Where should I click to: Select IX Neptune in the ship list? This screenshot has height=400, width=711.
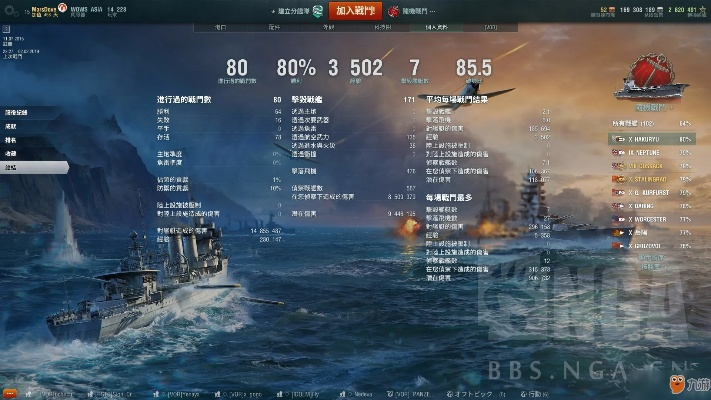[648, 152]
